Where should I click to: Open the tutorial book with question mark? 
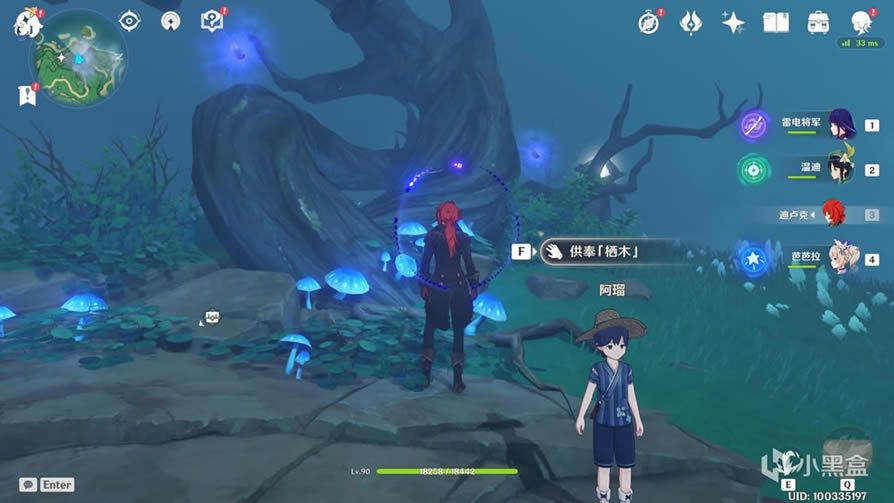211,21
